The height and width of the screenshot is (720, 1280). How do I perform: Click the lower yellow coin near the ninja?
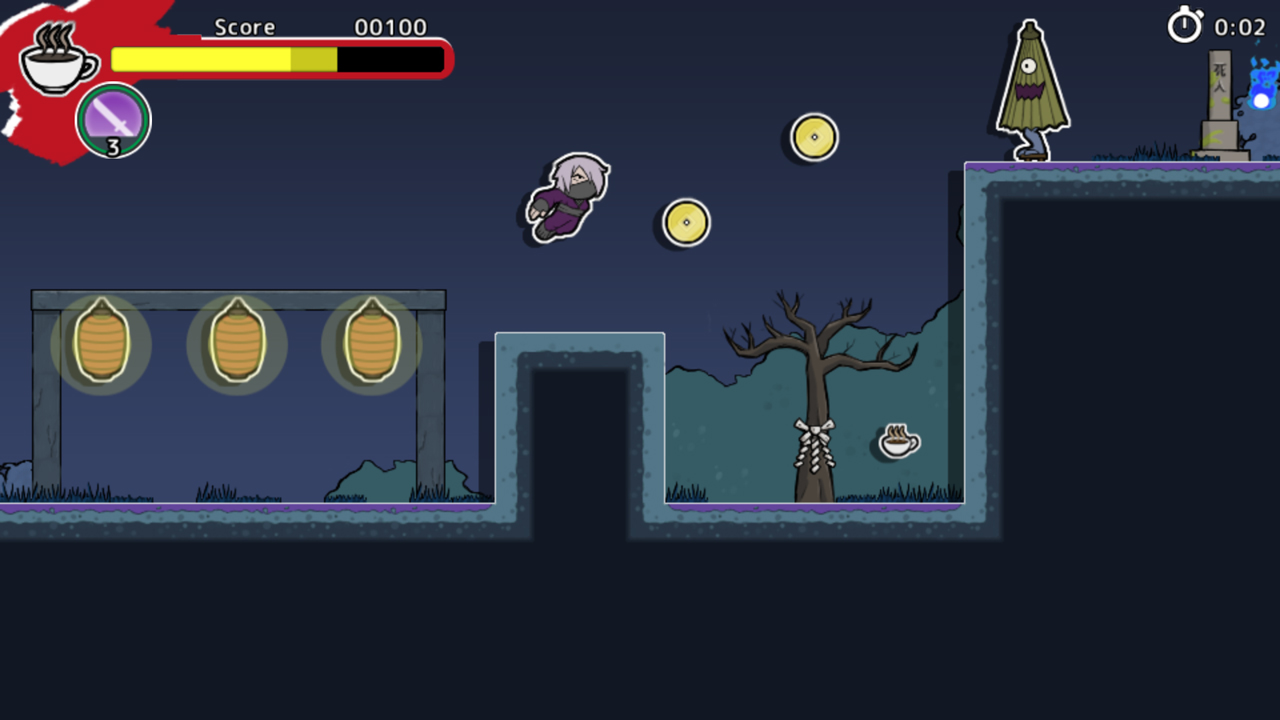click(686, 222)
